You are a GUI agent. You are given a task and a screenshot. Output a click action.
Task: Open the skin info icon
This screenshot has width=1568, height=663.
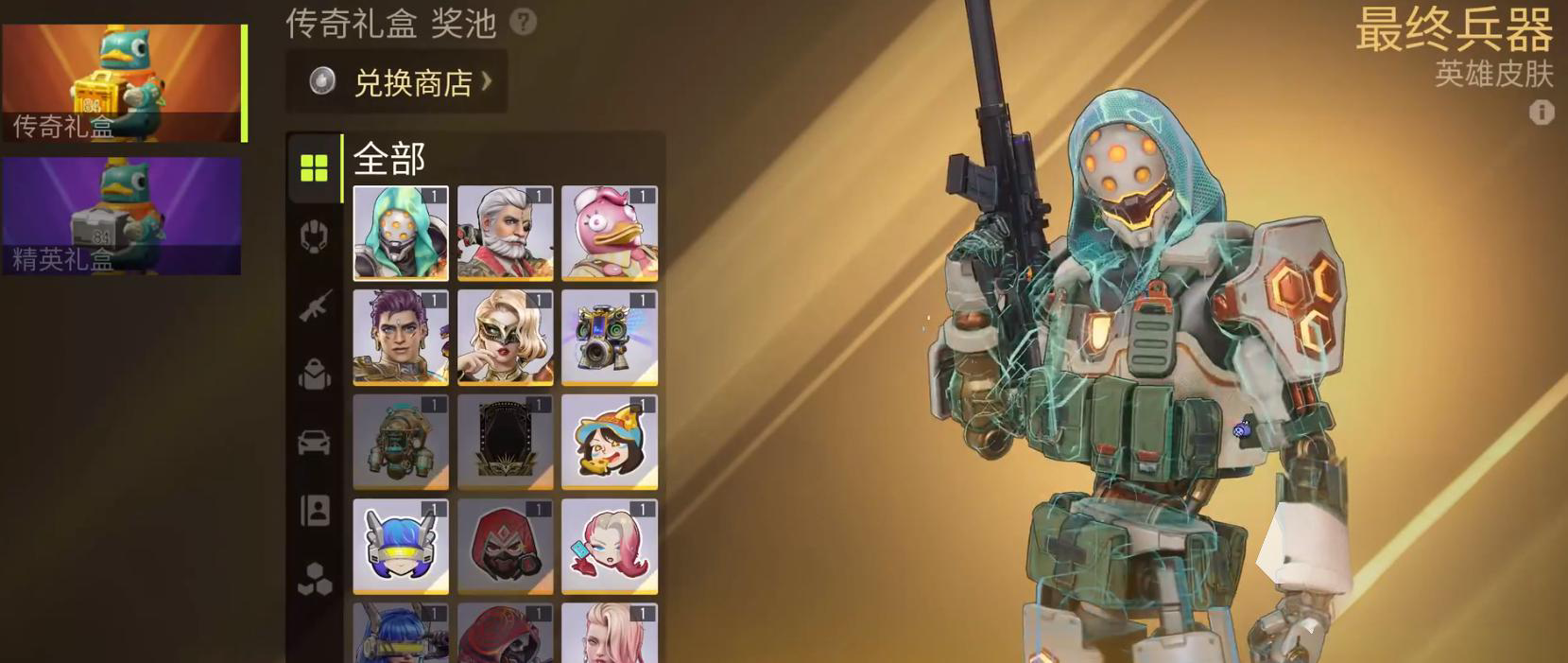[1542, 113]
